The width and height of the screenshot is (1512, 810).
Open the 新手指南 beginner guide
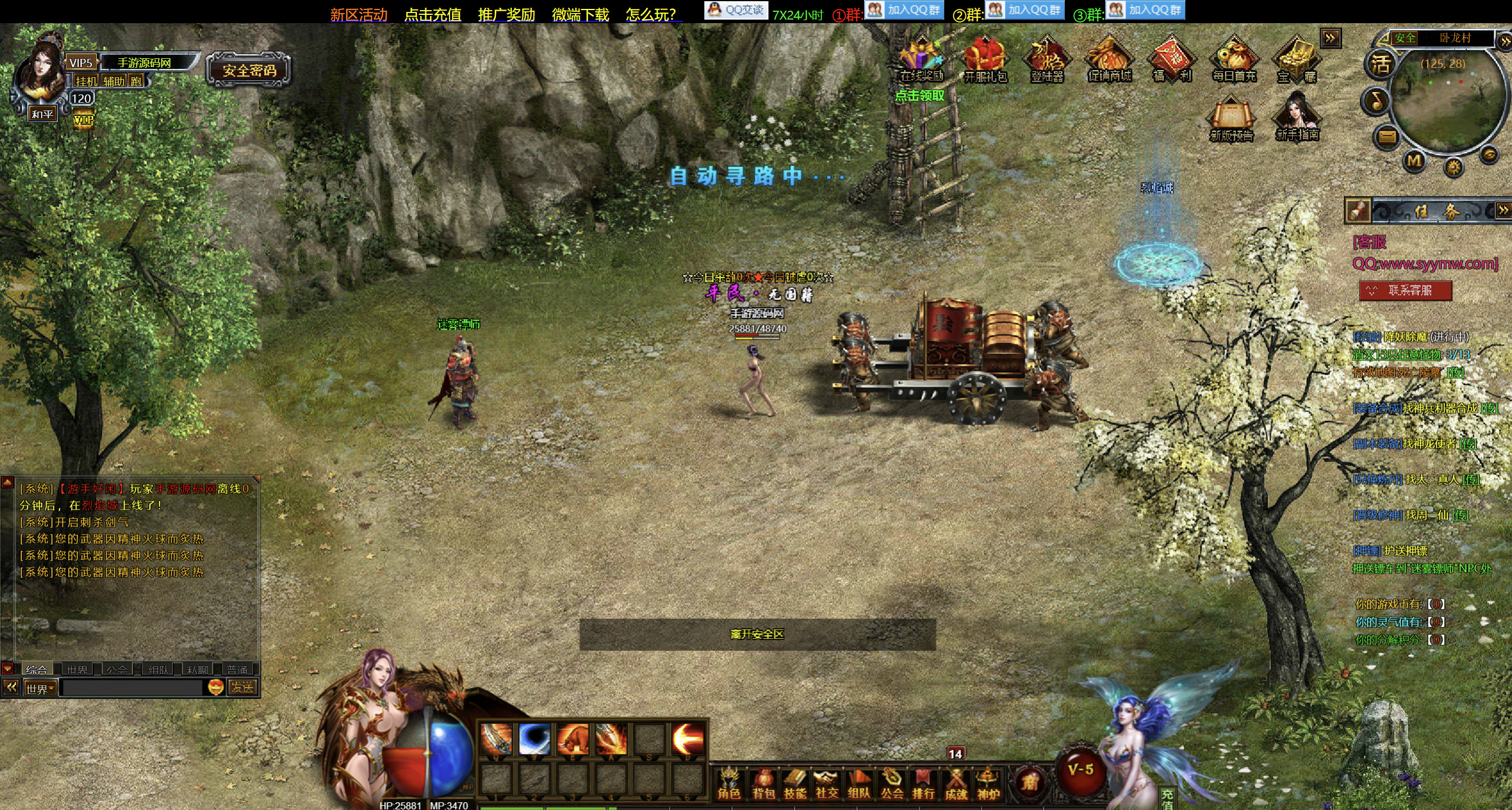(x=1297, y=119)
